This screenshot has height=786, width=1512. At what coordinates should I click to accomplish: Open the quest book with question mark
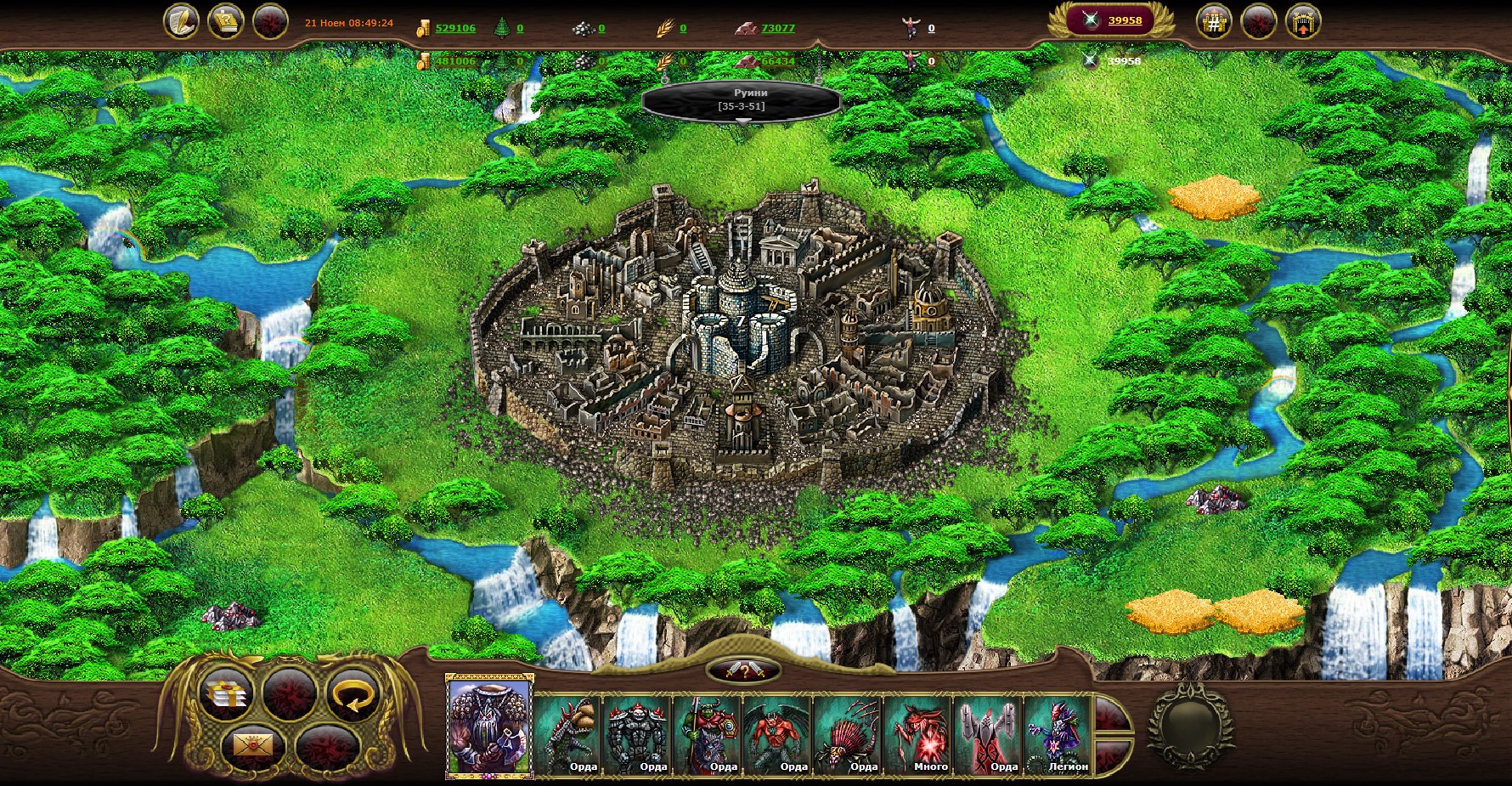(x=225, y=21)
